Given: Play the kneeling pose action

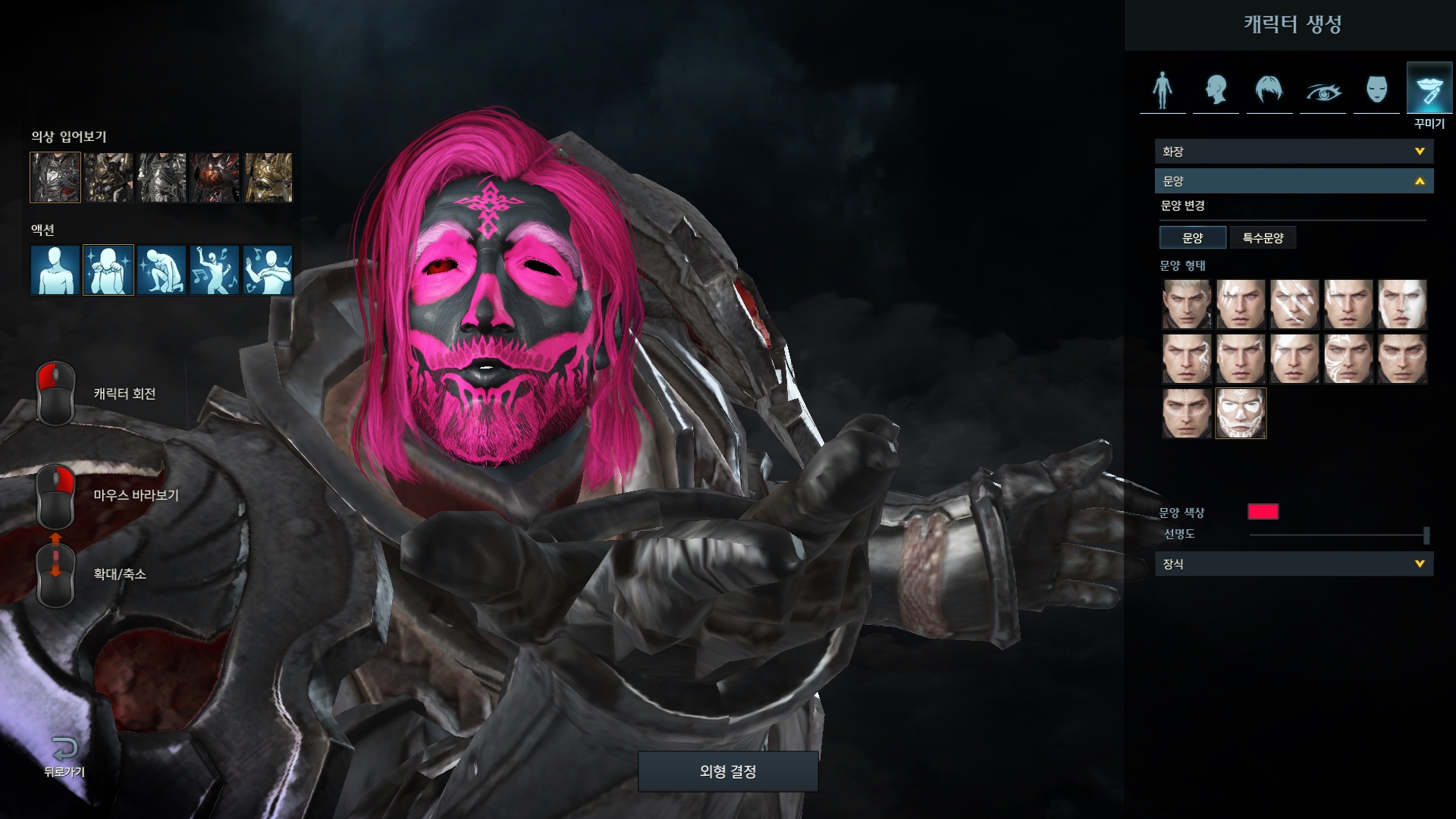Looking at the screenshot, I should [x=162, y=269].
